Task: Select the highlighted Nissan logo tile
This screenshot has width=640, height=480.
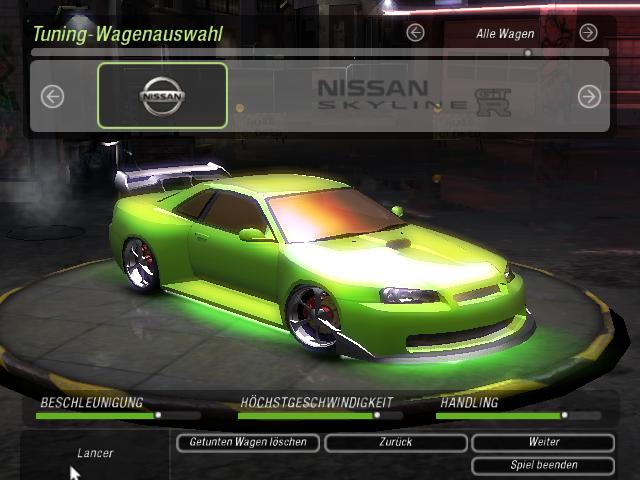Action: coord(162,96)
